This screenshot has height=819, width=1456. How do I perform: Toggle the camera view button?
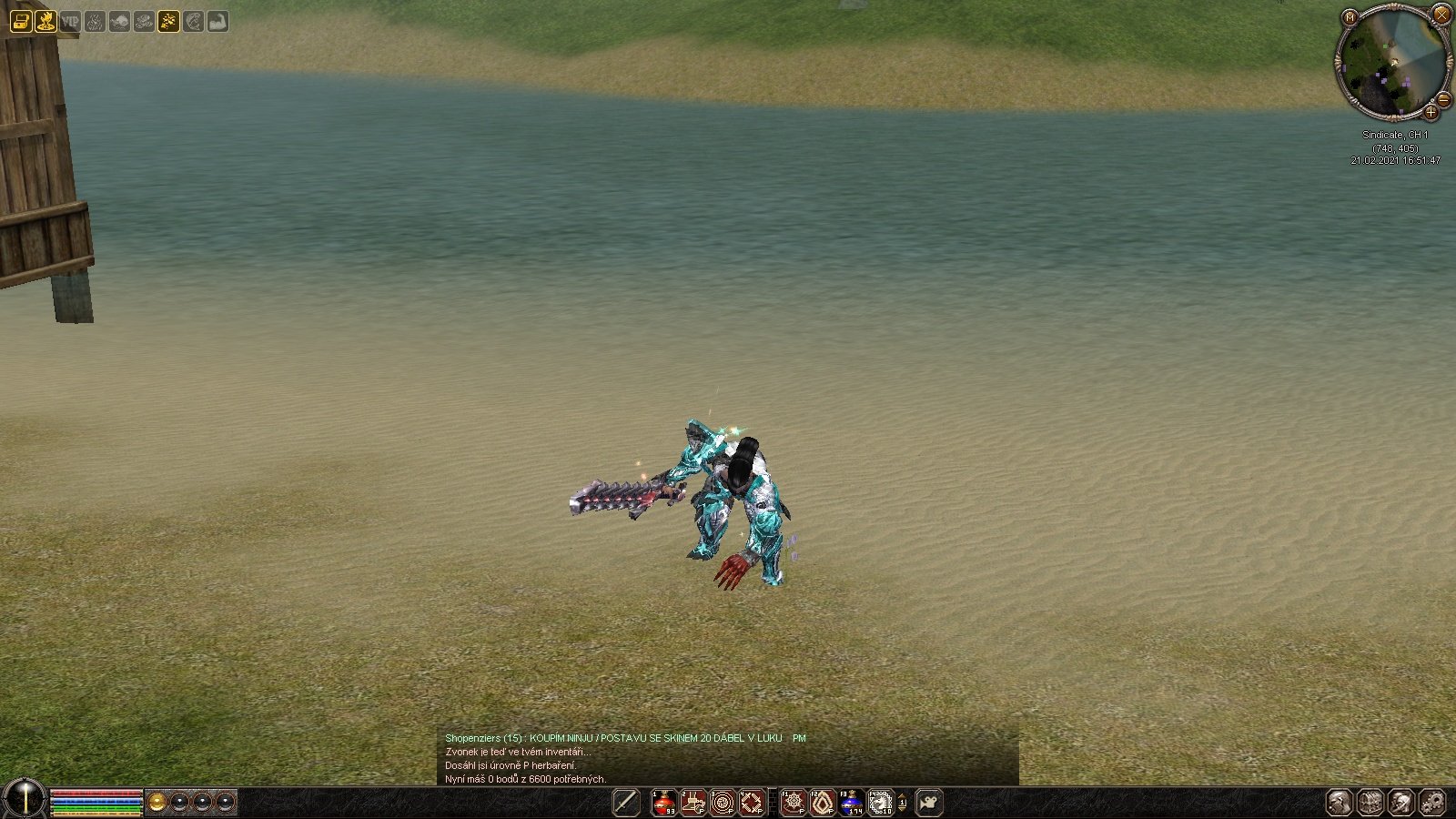click(x=928, y=803)
